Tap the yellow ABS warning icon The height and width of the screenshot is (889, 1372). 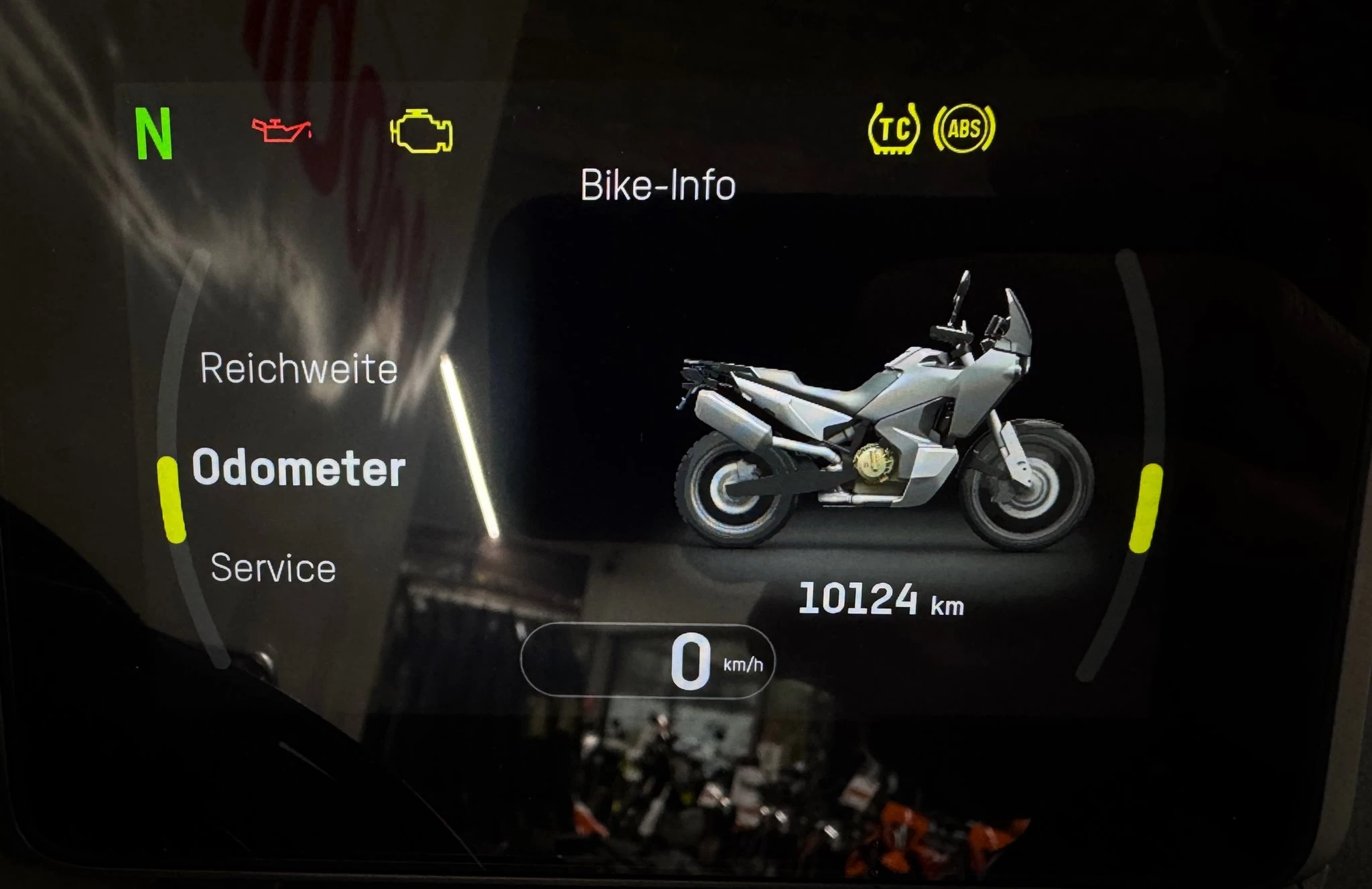point(964,128)
